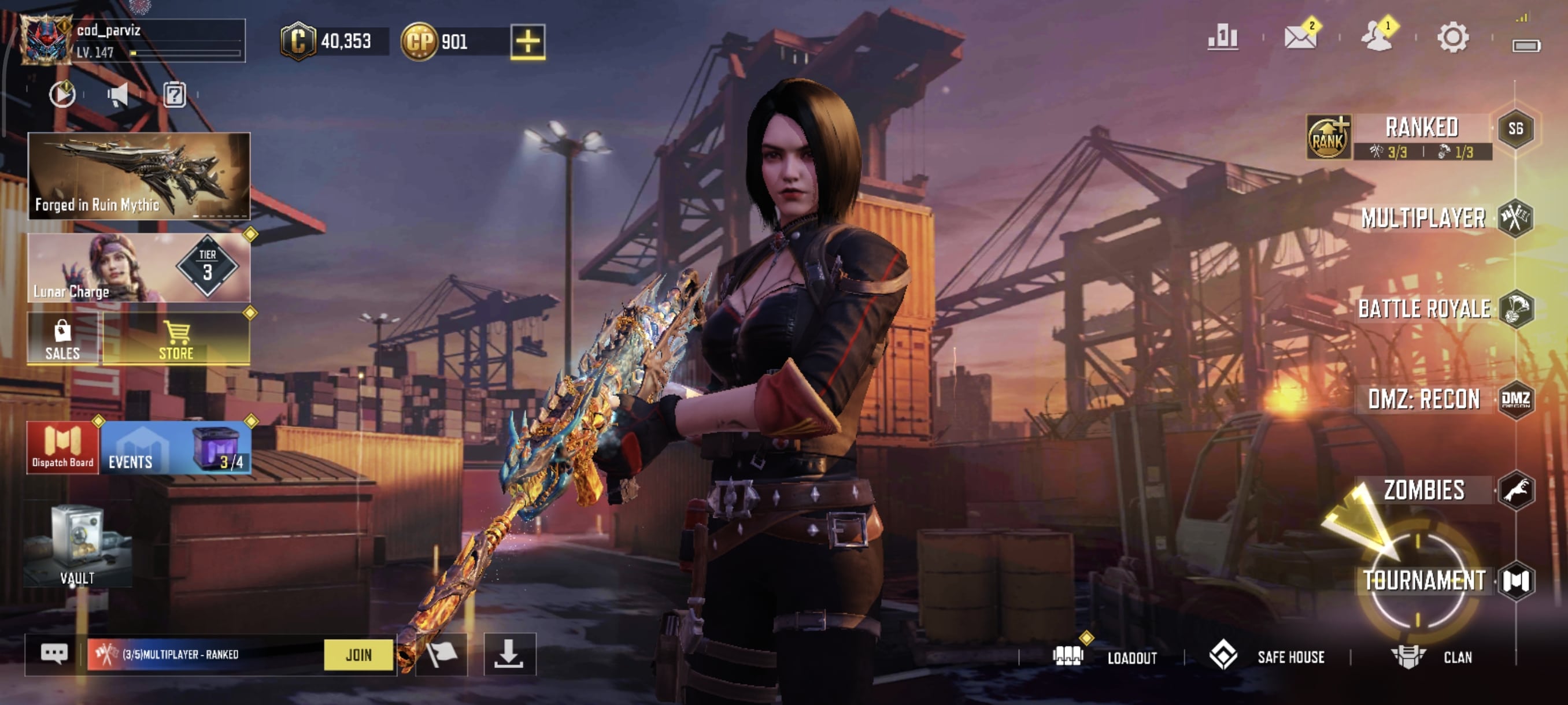Open the Vault

77,546
